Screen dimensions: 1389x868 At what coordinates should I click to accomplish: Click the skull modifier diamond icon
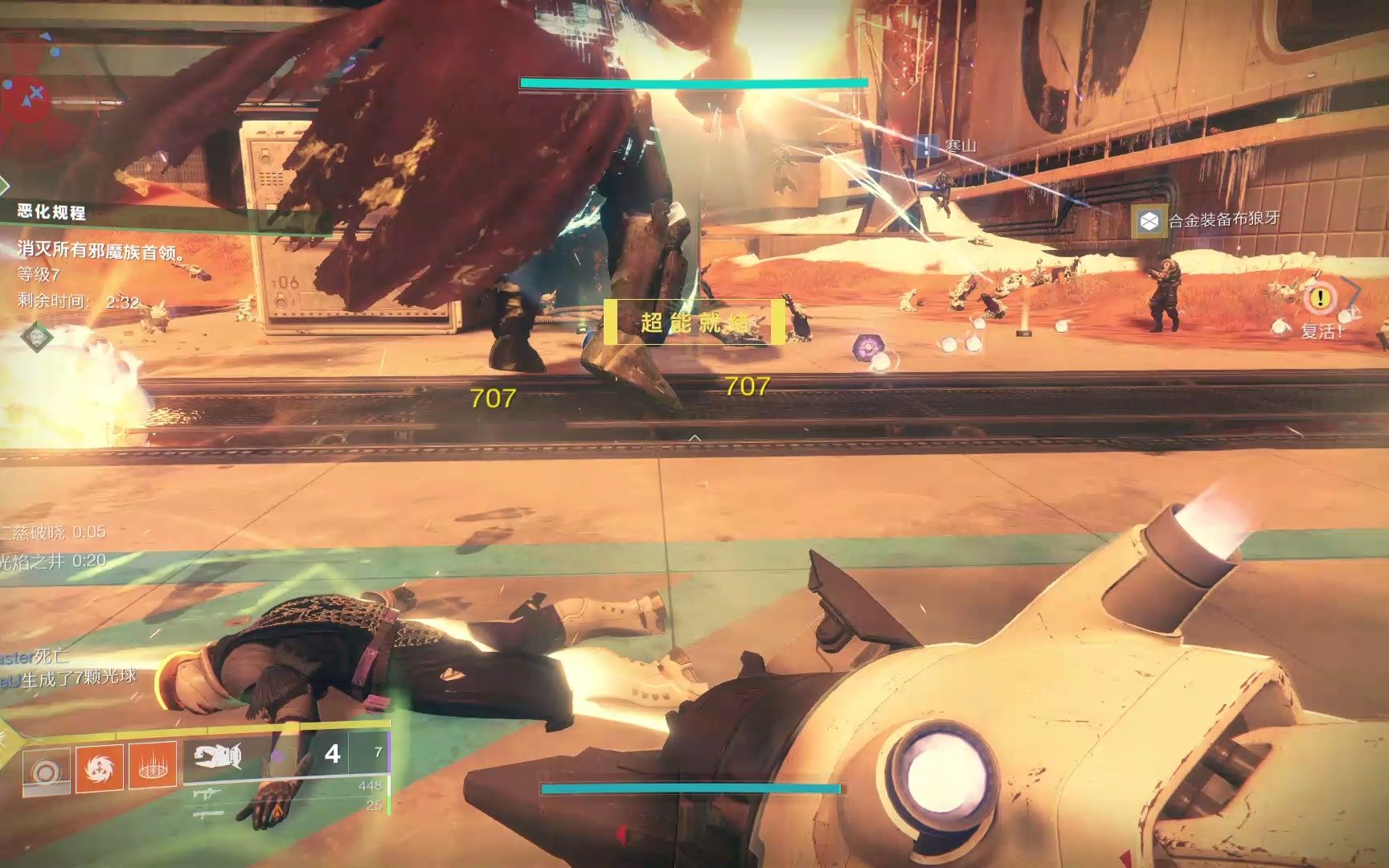click(36, 337)
